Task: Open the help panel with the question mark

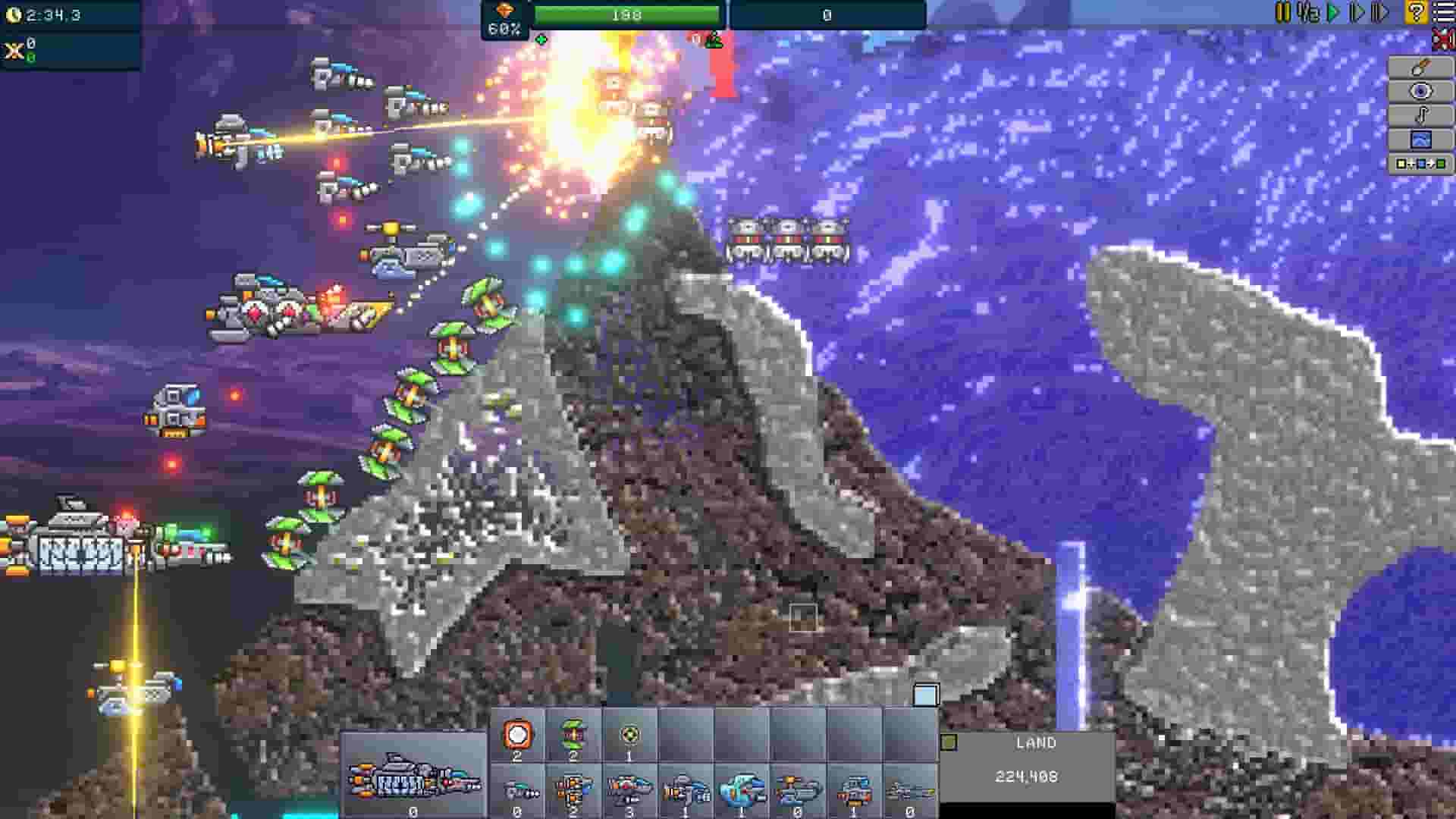Action: click(x=1417, y=12)
